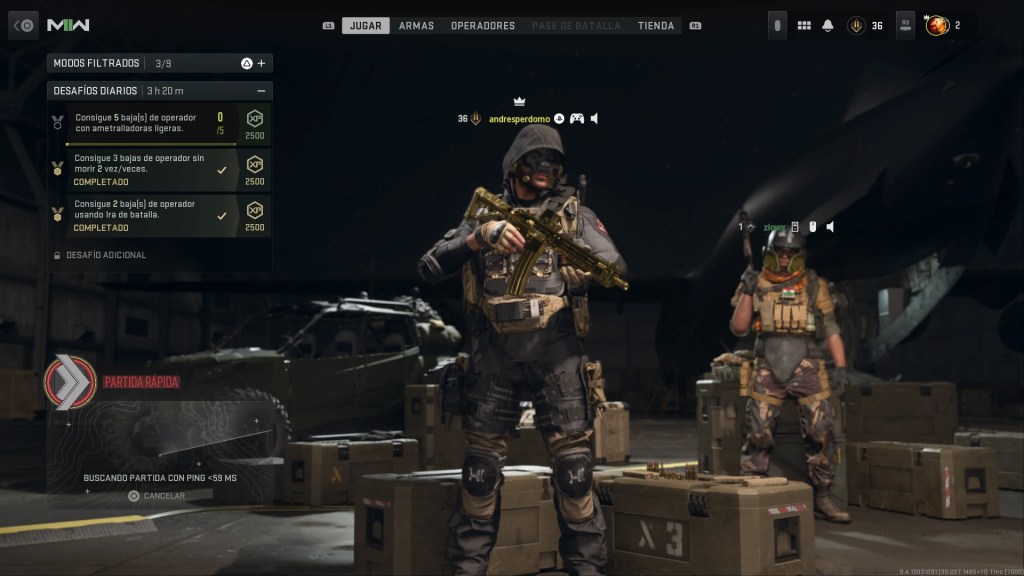1024x576 pixels.
Task: Select the PASE DE BATALLA tab
Action: click(576, 25)
